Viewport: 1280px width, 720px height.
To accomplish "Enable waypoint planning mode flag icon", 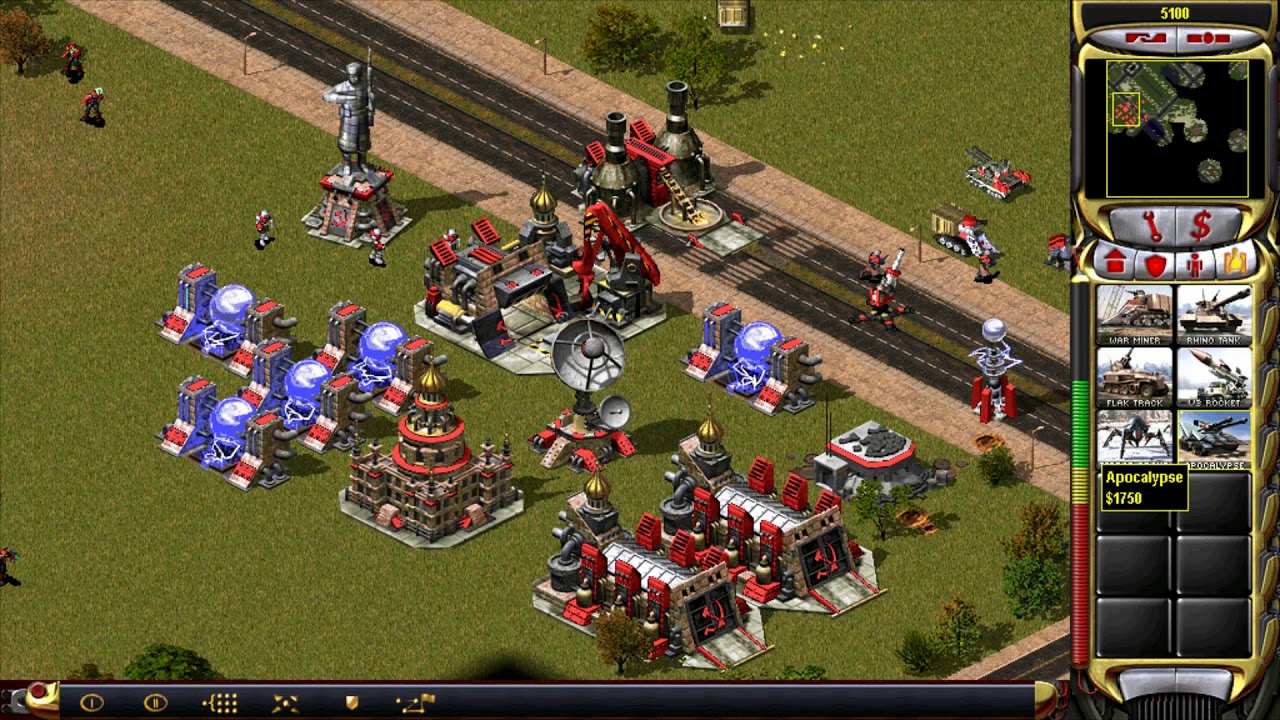I will tap(415, 703).
